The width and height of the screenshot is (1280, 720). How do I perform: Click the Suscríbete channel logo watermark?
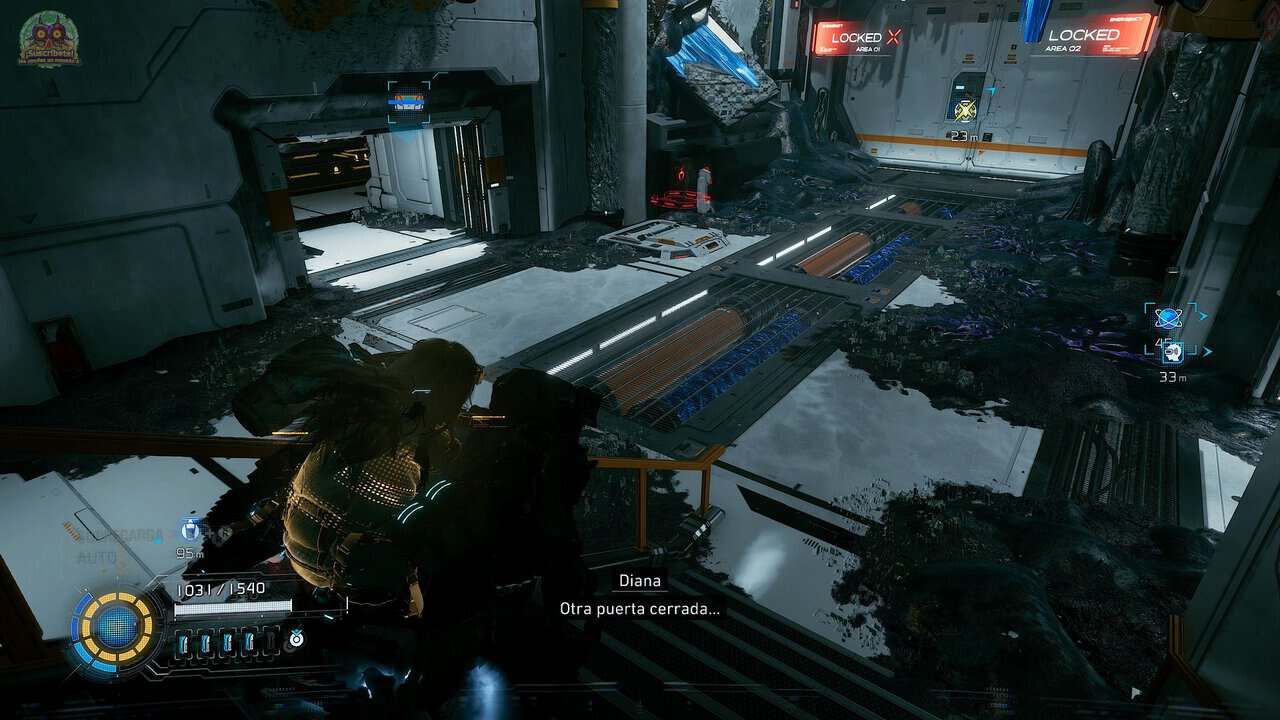point(49,39)
